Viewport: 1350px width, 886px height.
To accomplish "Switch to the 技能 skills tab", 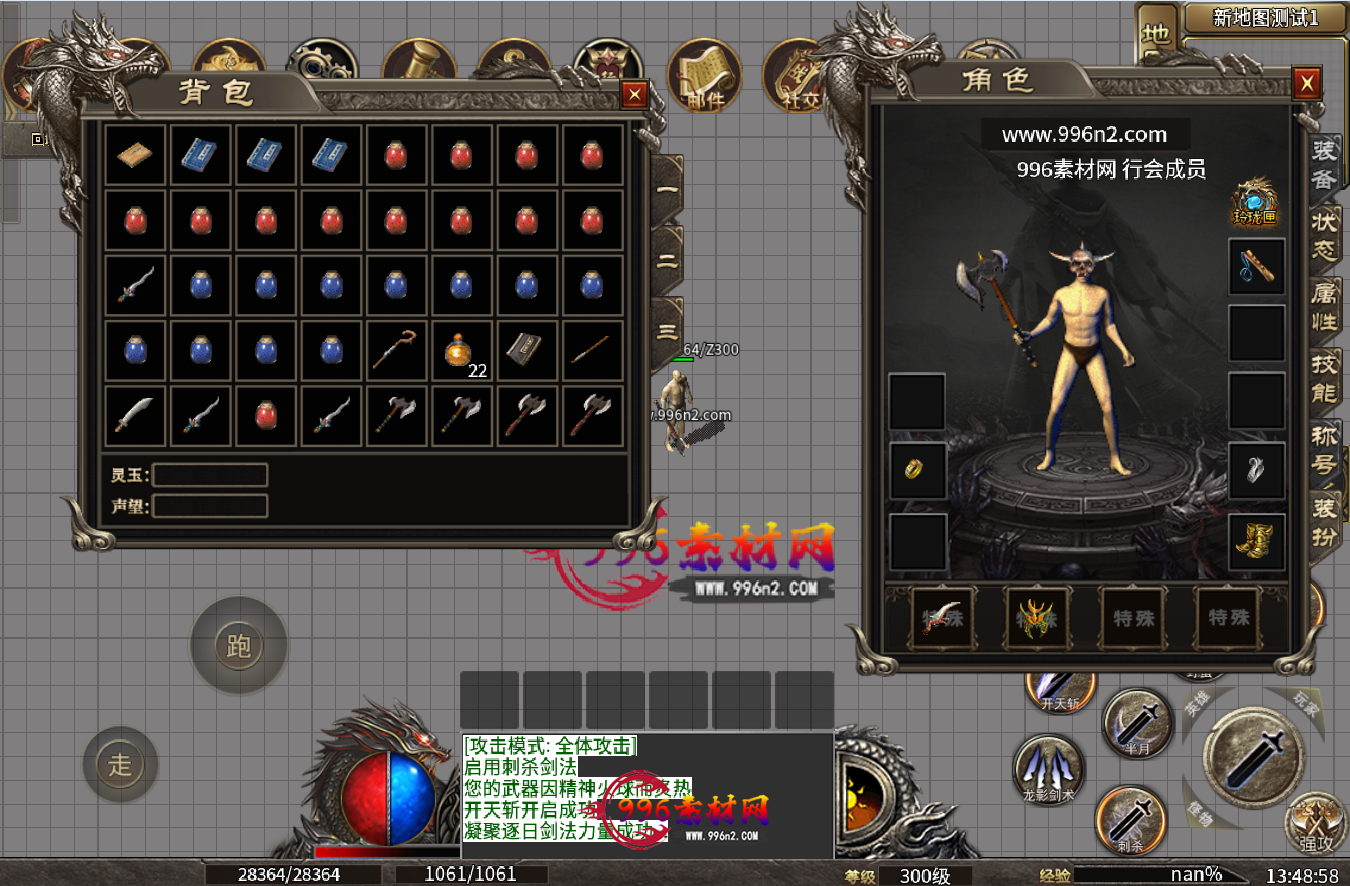I will click(1325, 376).
